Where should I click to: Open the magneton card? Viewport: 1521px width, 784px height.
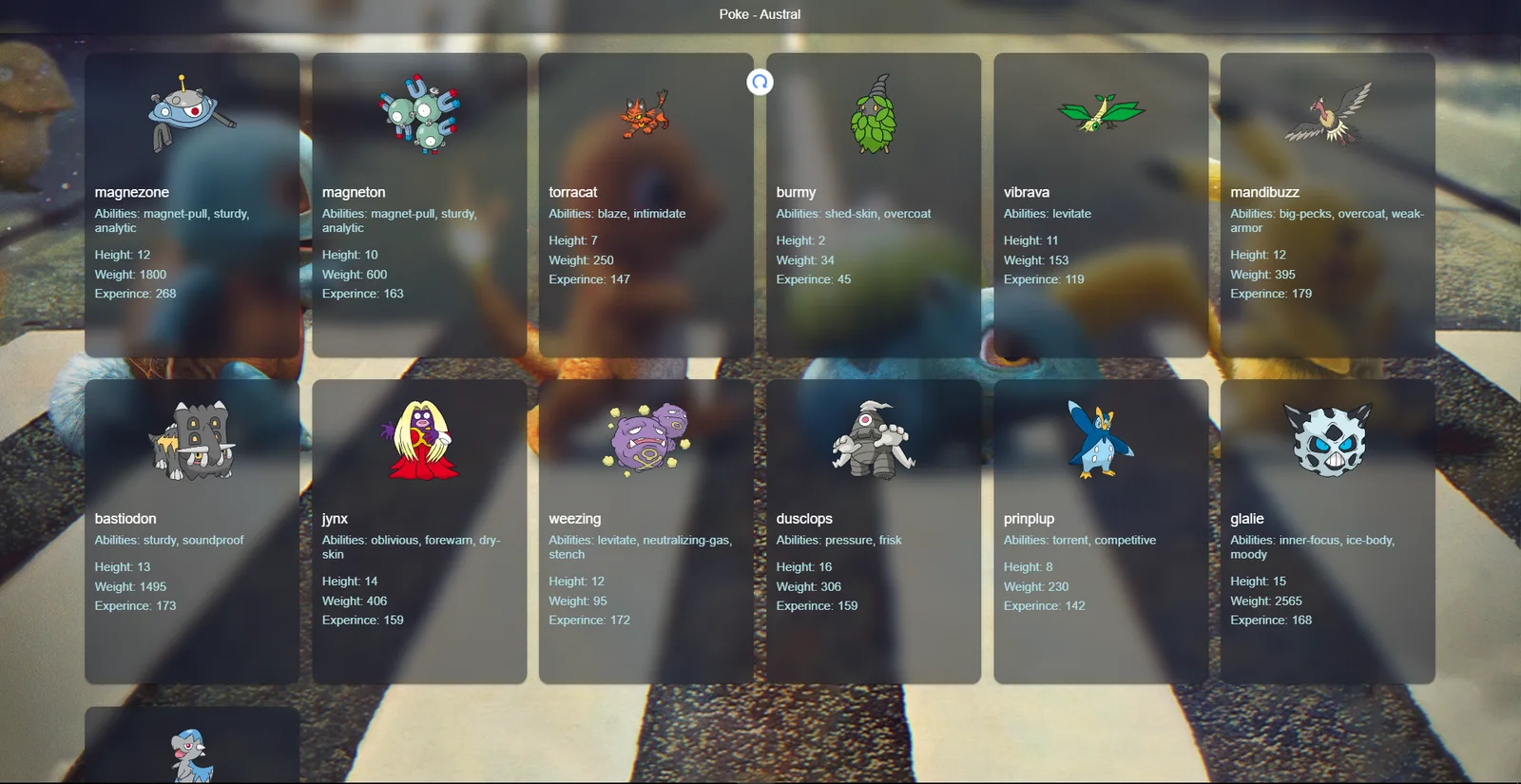click(419, 205)
